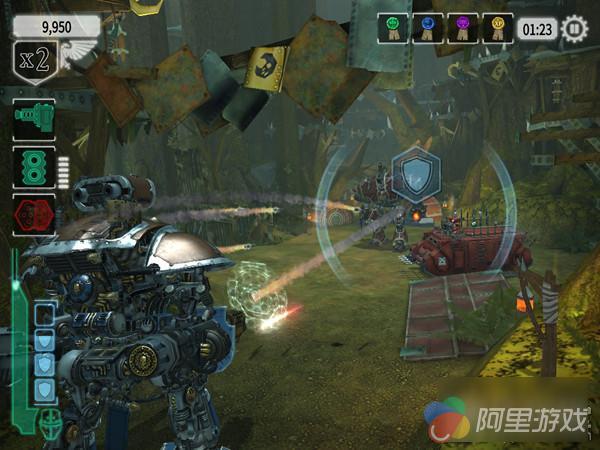
Task: Activate the twin-barrel green weapon icon
Action: pos(33,166)
